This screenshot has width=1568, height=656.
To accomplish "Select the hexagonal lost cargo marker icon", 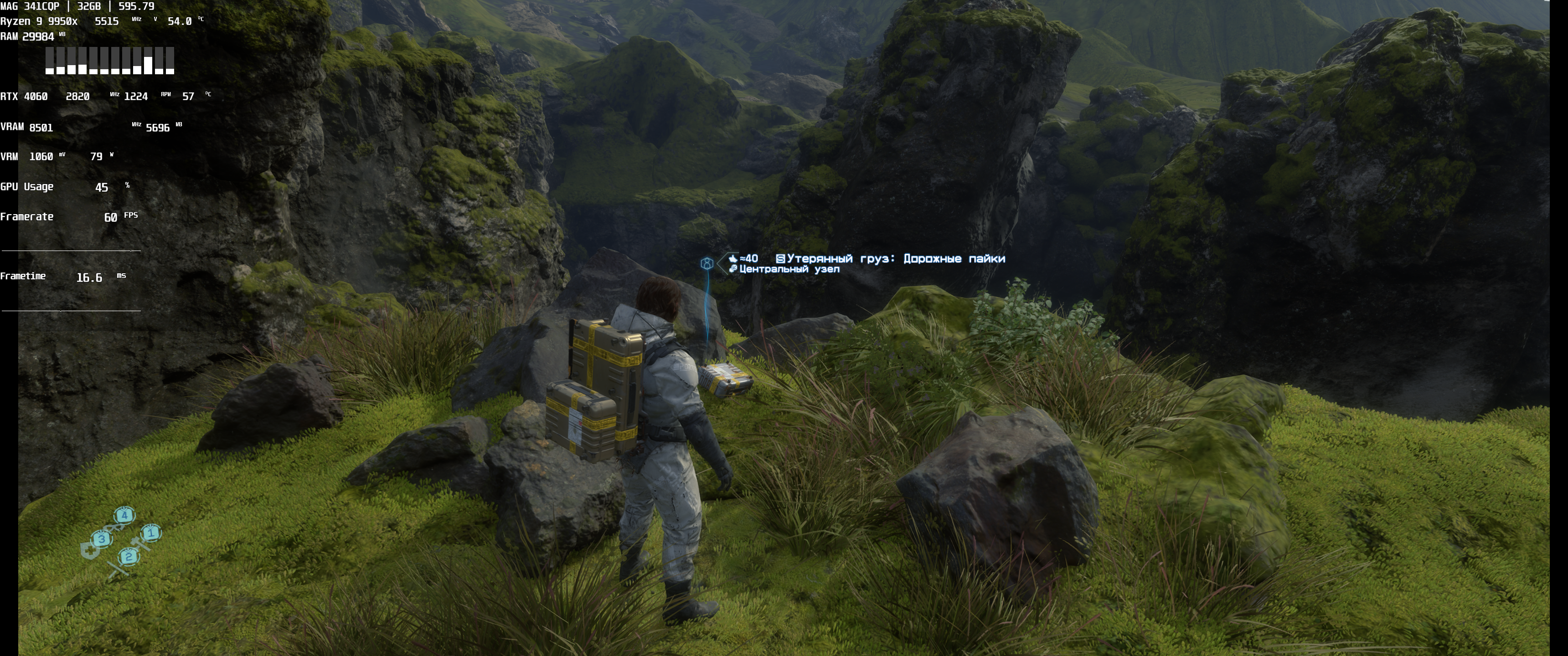I will (707, 263).
